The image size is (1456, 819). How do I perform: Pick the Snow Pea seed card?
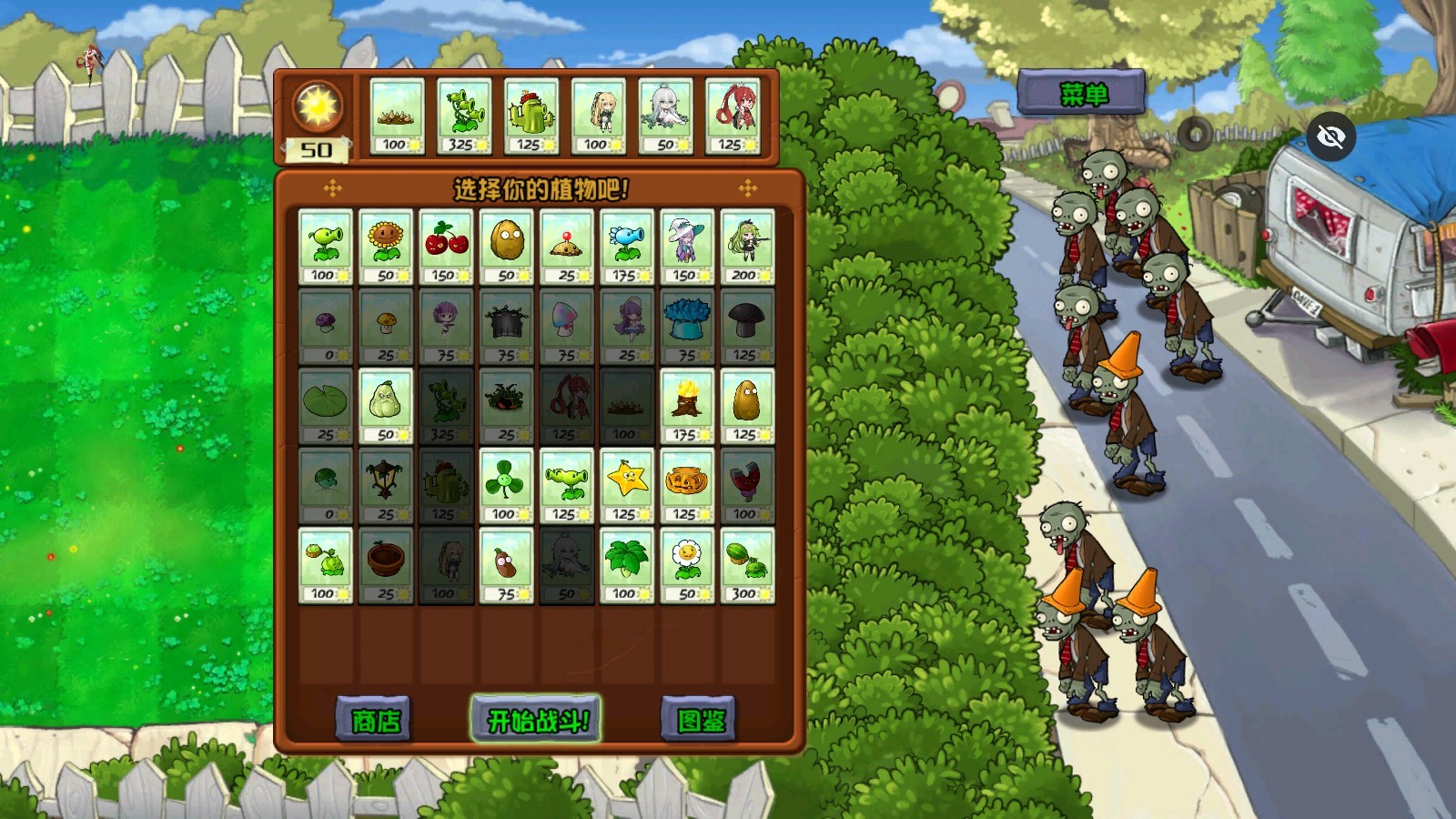point(626,247)
